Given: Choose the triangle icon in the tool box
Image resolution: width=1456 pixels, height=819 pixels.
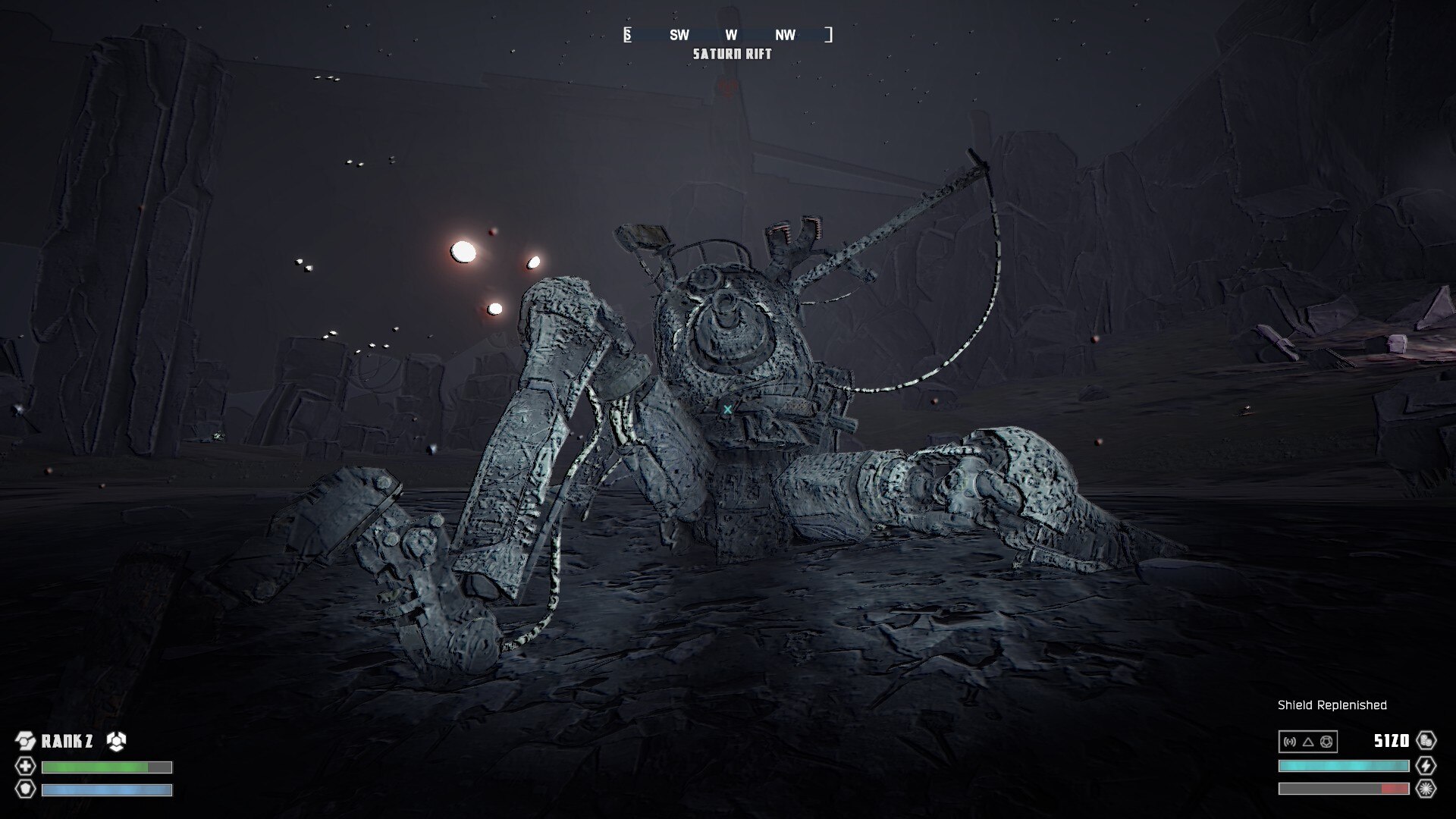Looking at the screenshot, I should [x=1308, y=742].
